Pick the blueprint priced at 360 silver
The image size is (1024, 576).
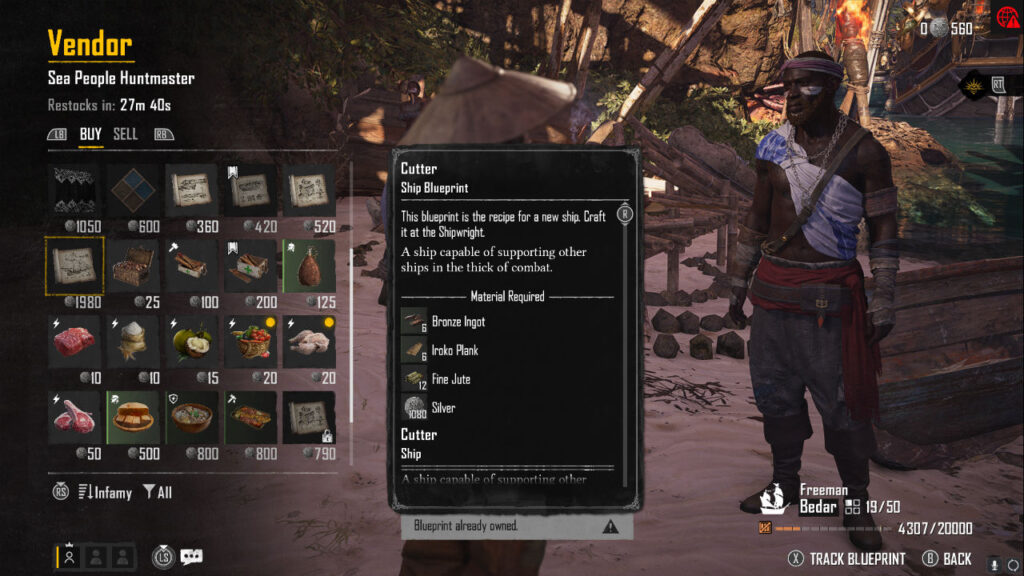coord(191,190)
